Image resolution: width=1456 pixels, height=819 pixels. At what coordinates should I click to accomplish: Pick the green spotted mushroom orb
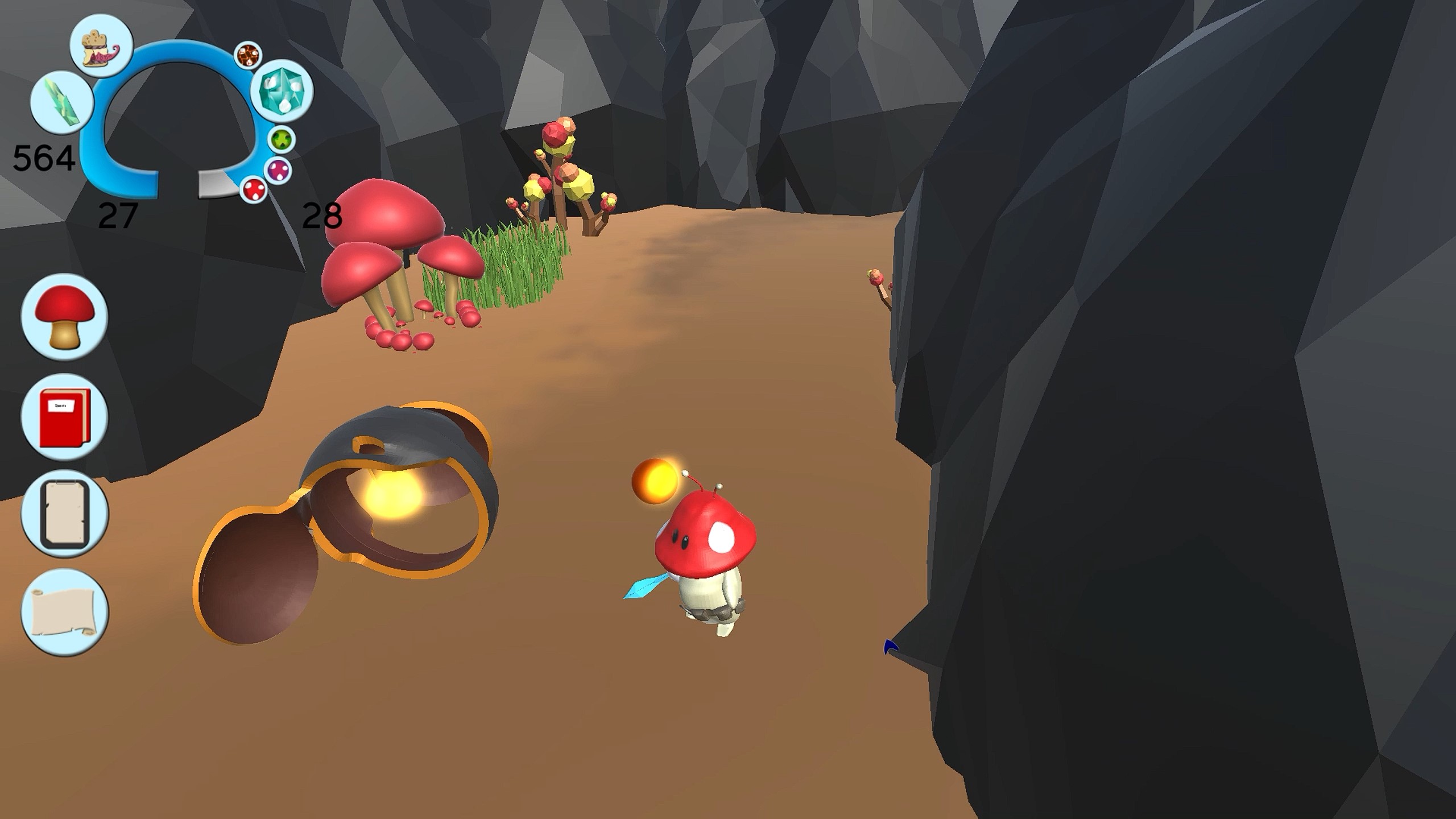pyautogui.click(x=282, y=139)
